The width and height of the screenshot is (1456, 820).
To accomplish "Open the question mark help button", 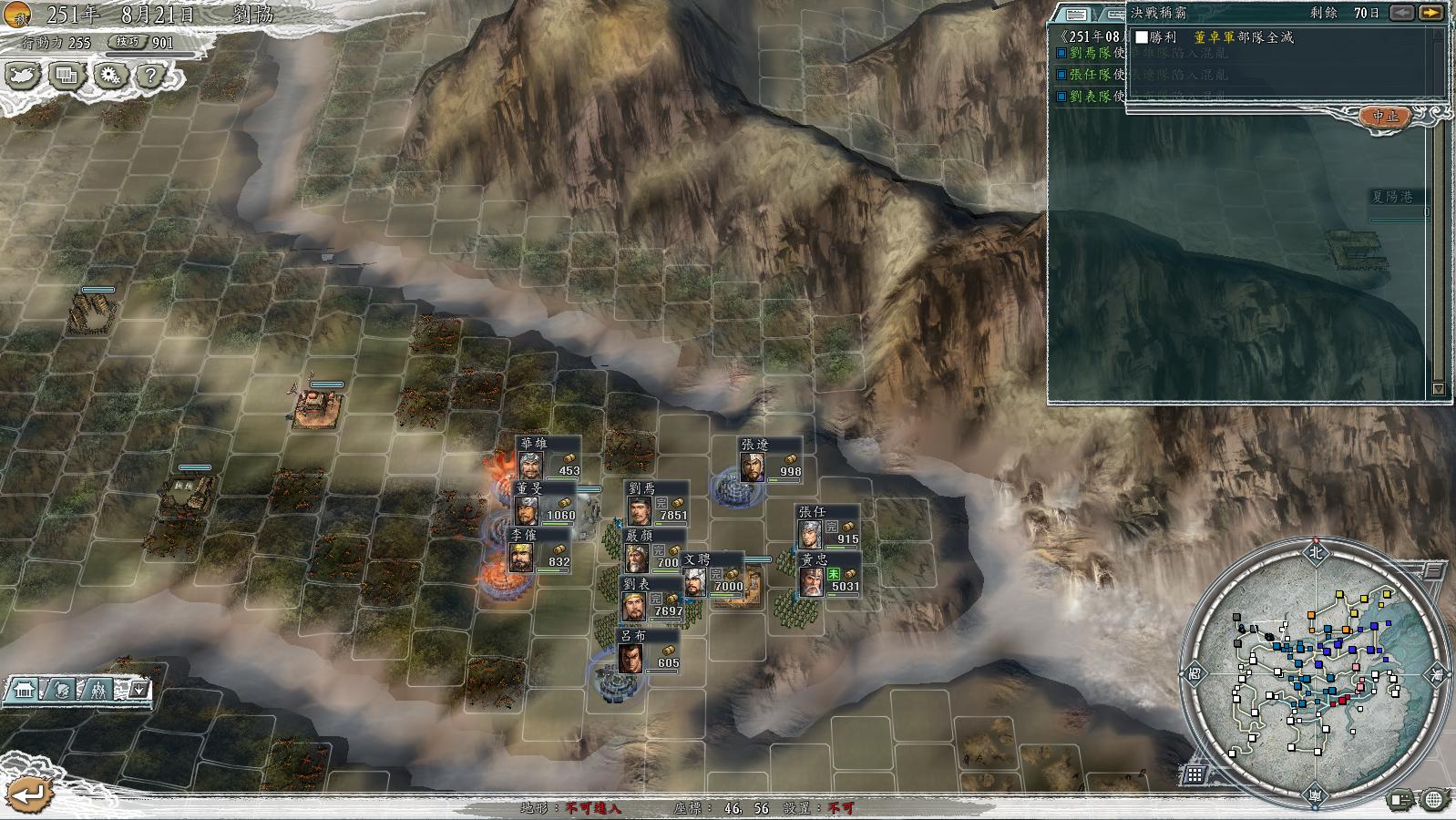I will point(151,77).
